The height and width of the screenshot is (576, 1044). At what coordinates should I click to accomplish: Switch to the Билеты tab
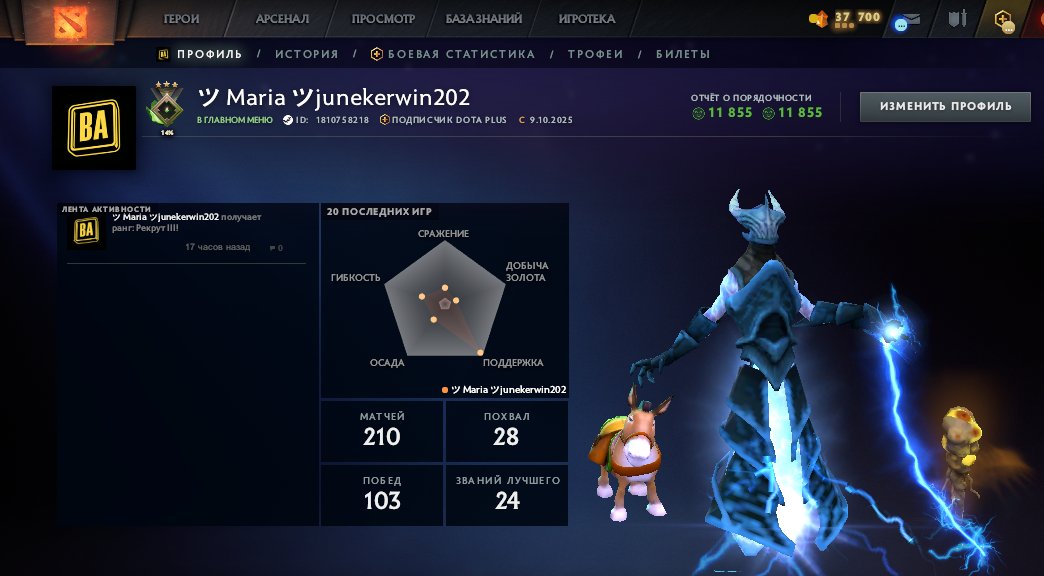(x=683, y=54)
